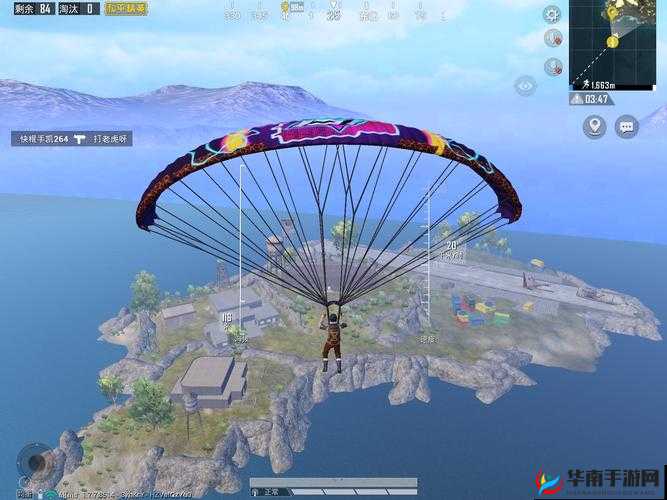Open the quick chat bubble button
This screenshot has height=500, width=667.
[x=627, y=126]
